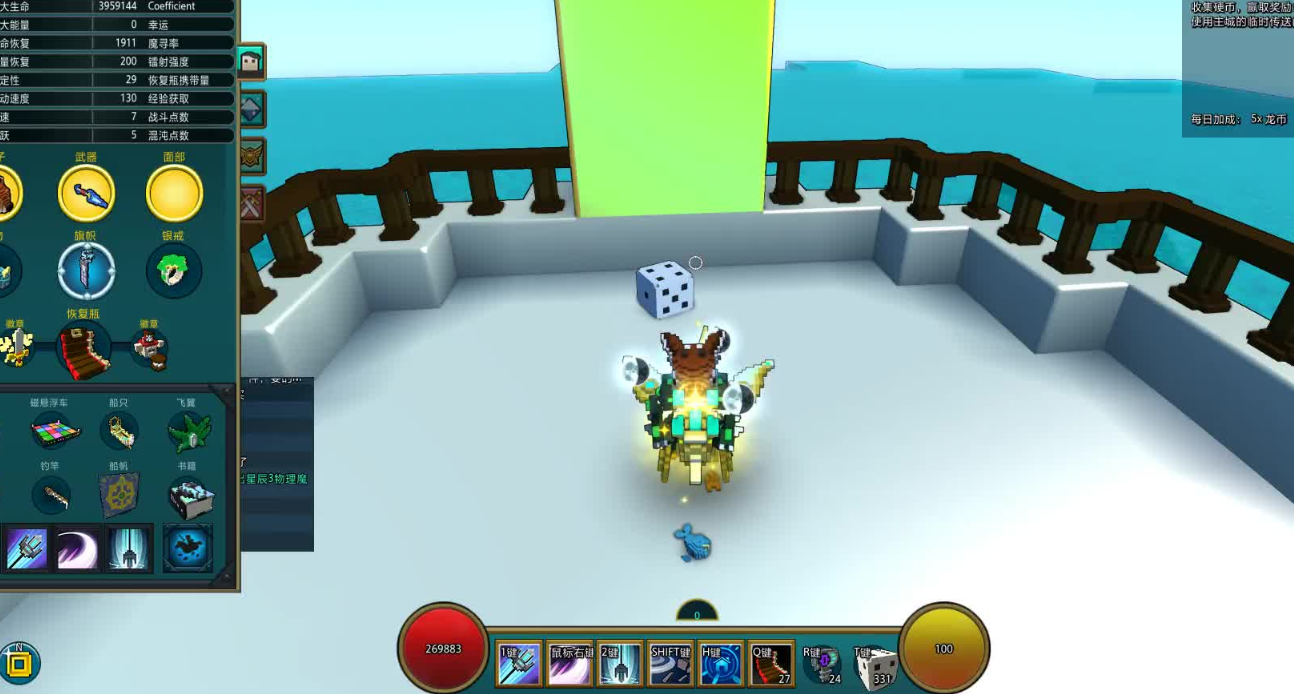
Task: Trigger the SHIFT dodge skill
Action: coord(671,664)
